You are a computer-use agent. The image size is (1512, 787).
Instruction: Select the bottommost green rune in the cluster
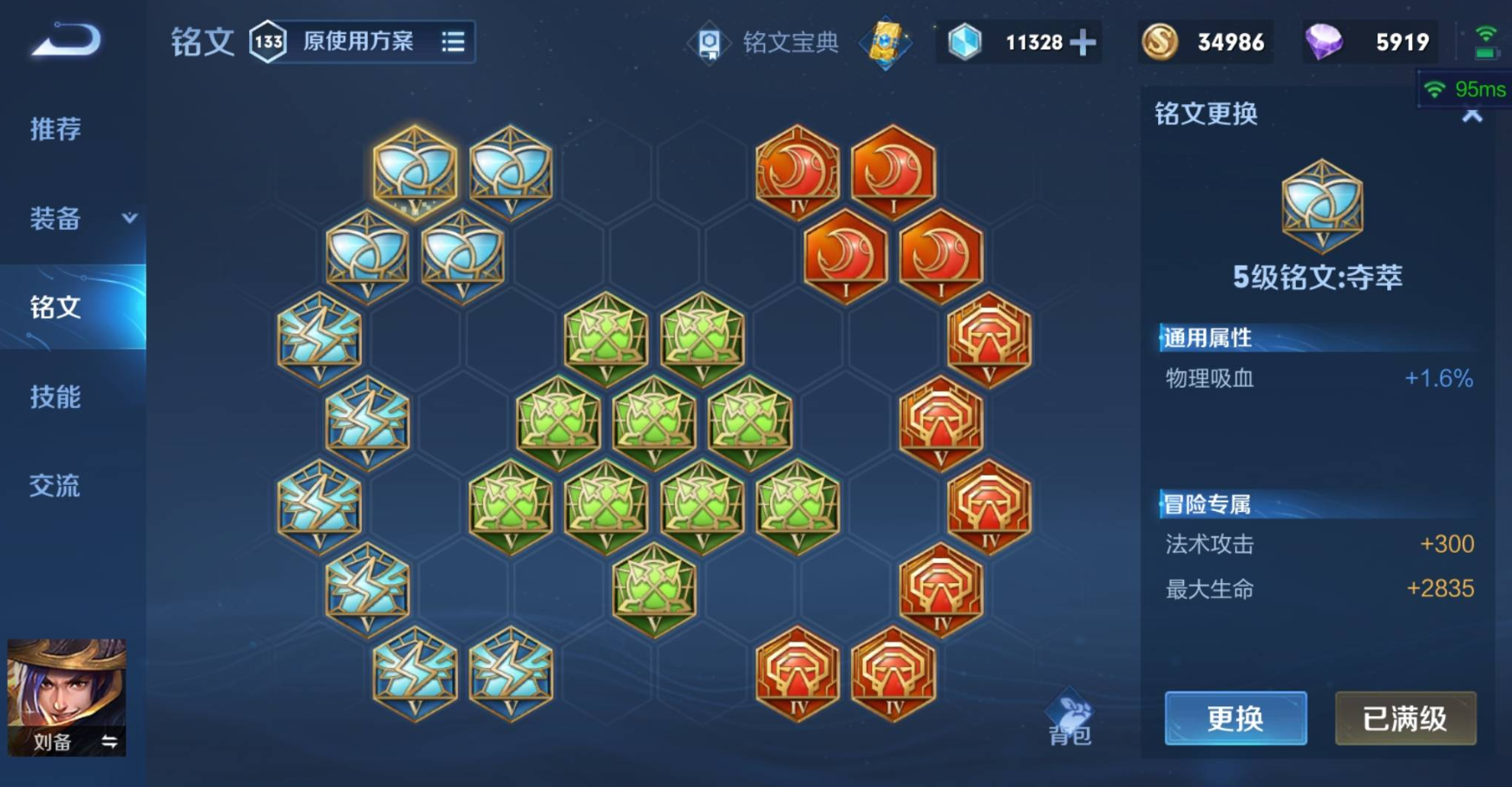point(654,590)
